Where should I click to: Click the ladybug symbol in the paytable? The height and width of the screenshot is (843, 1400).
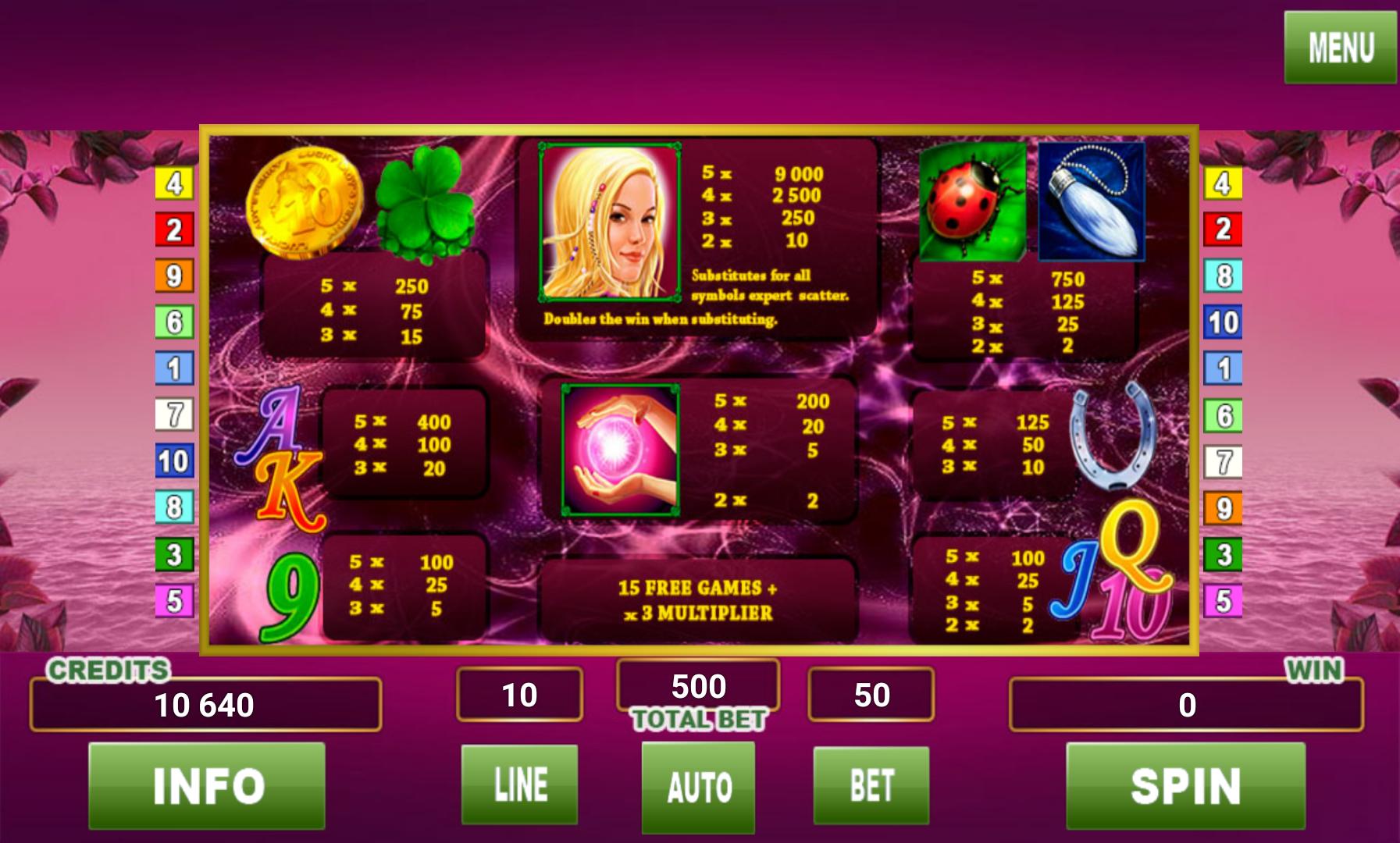click(971, 201)
